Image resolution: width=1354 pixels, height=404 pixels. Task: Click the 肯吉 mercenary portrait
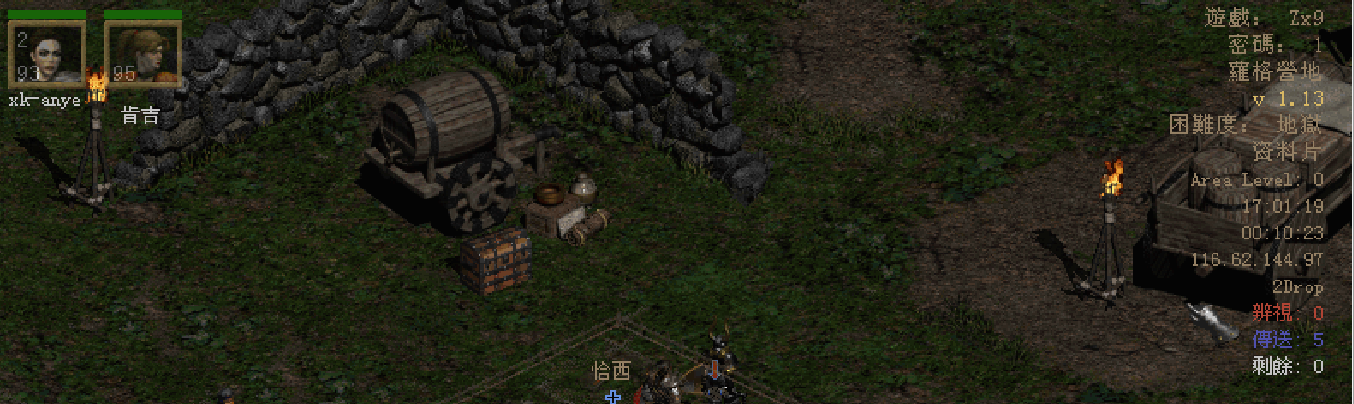[142, 54]
